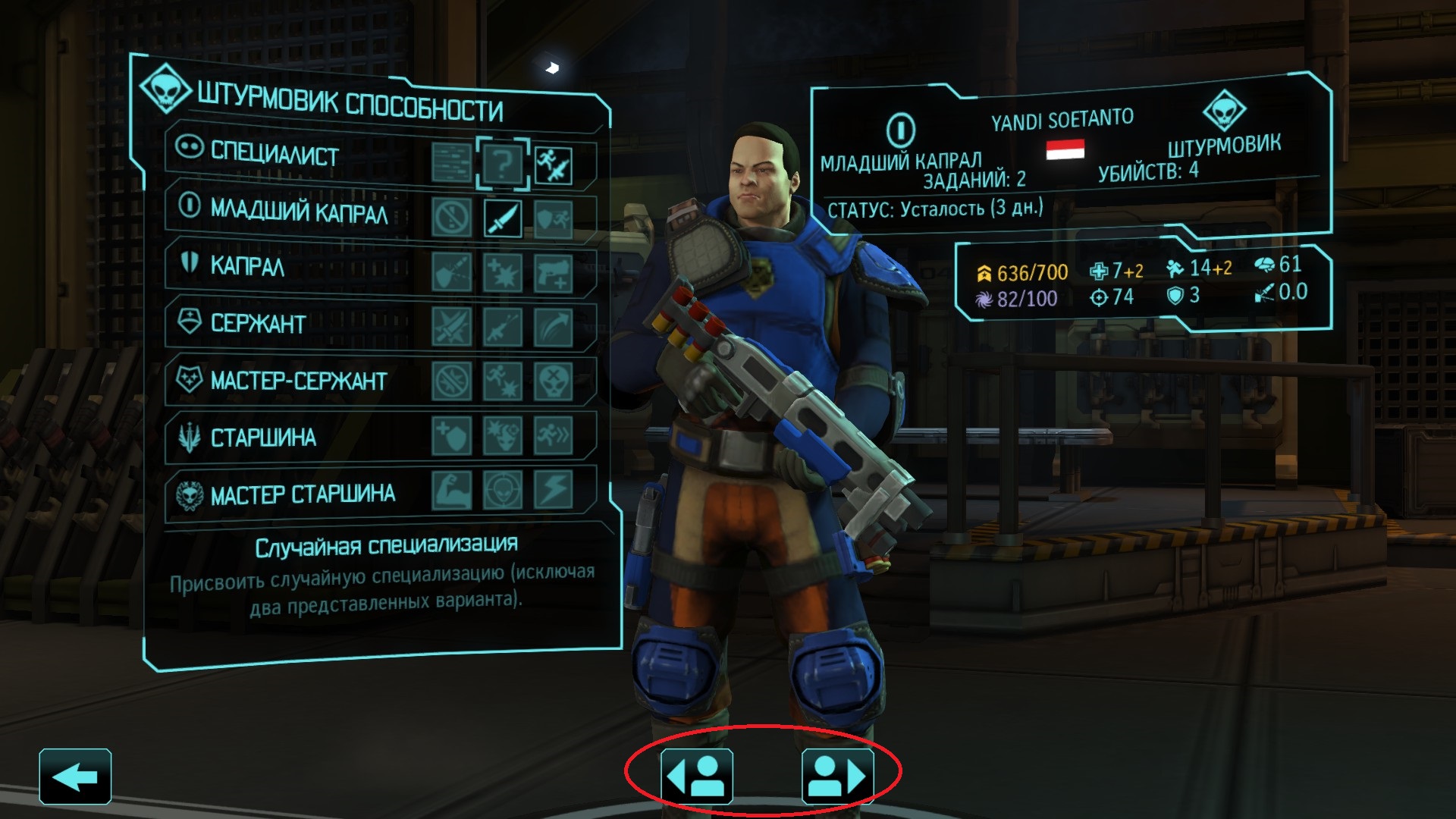Viewport: 1456px width, 819px height.
Task: Go back with the arrow button
Action: click(x=75, y=776)
